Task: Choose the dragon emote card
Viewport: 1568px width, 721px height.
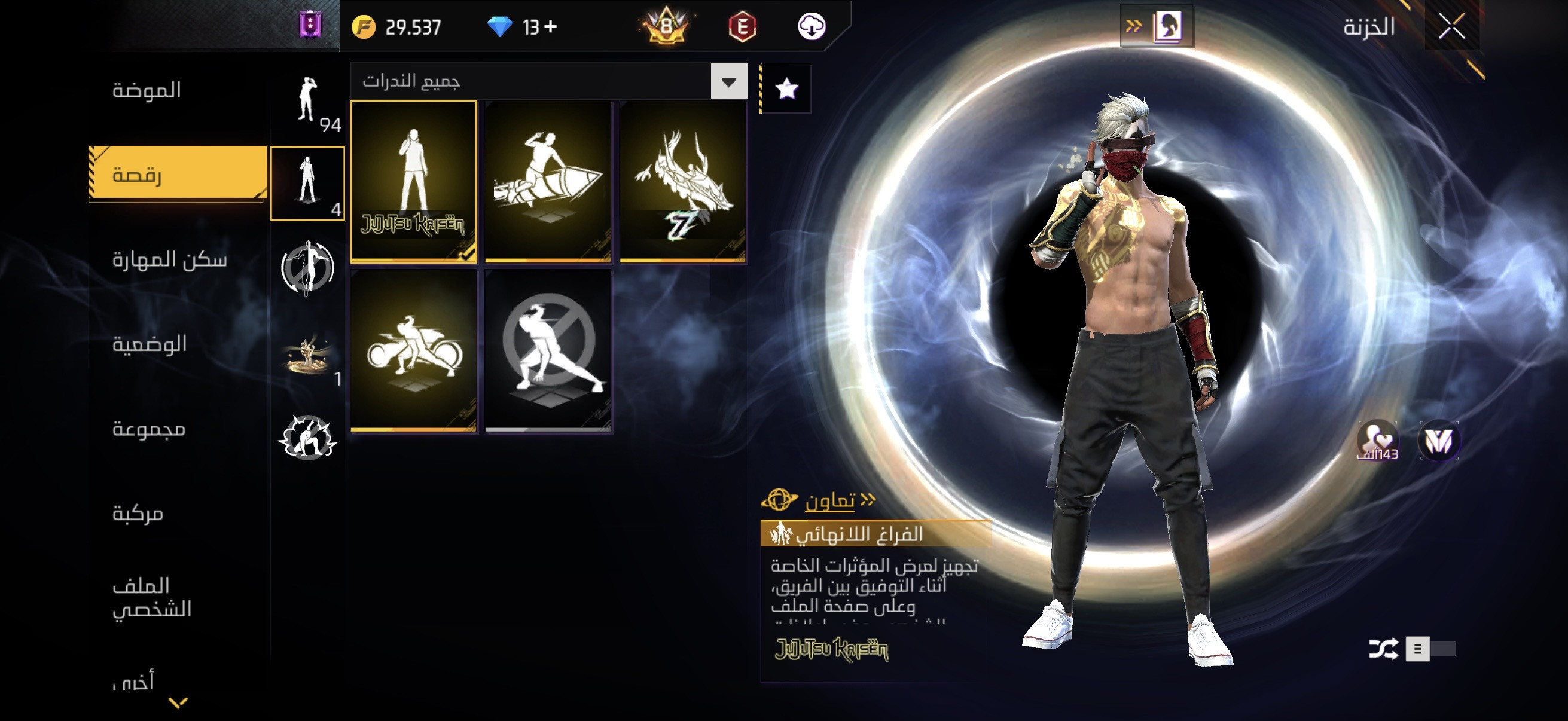Action: (x=683, y=181)
